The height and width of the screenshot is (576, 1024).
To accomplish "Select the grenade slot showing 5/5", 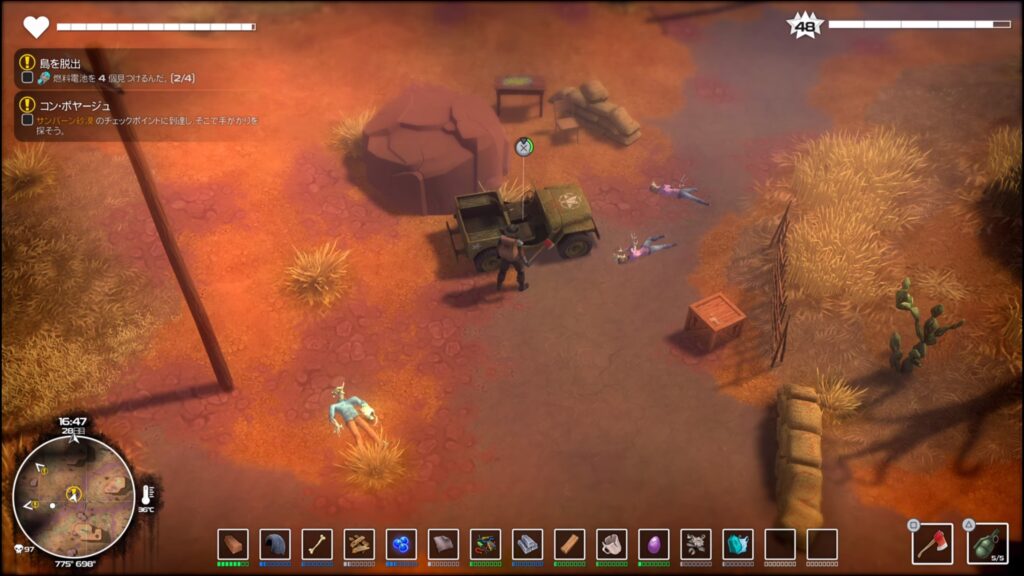I will (x=987, y=544).
